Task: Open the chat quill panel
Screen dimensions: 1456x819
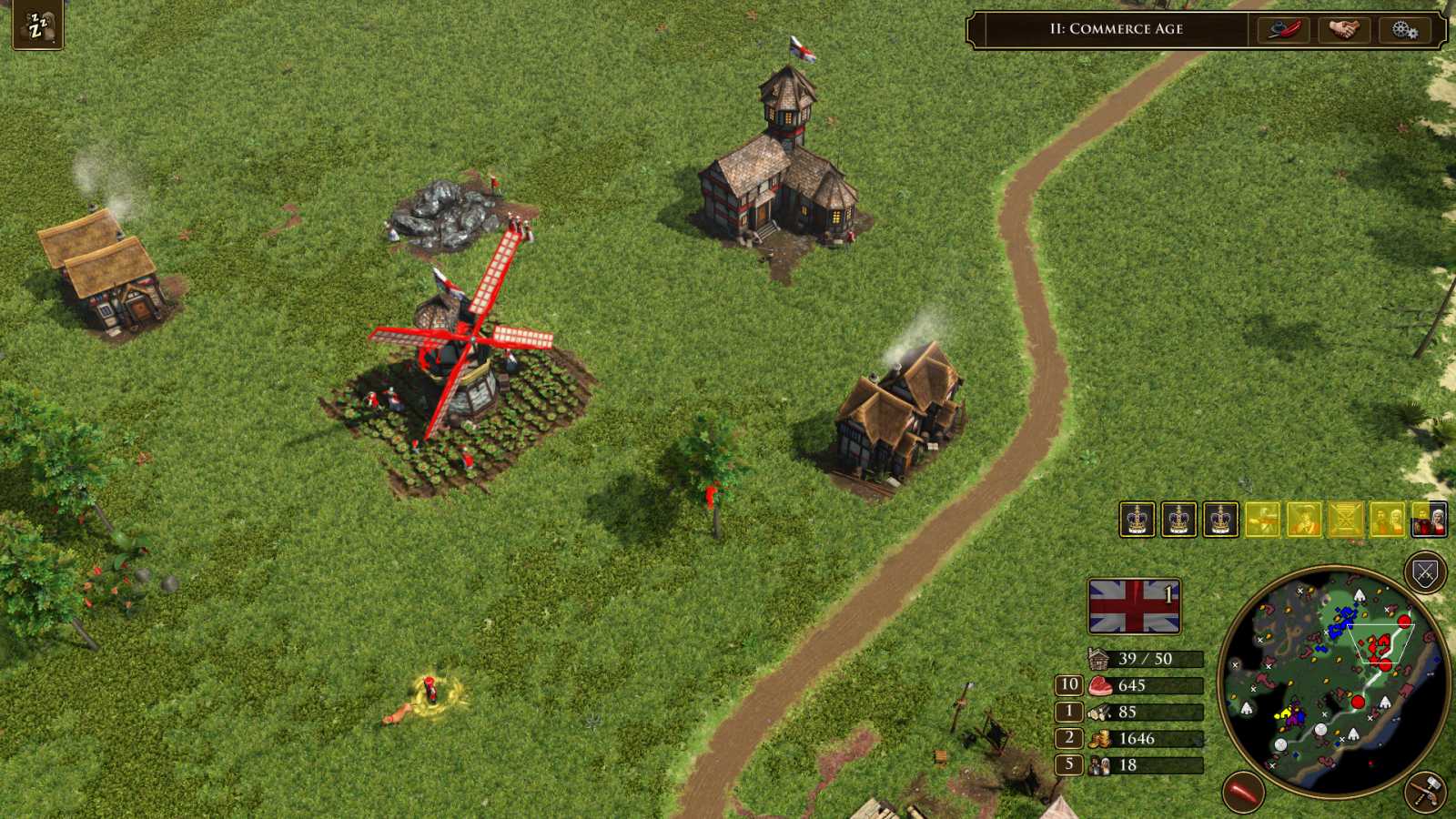Action: (x=1283, y=30)
